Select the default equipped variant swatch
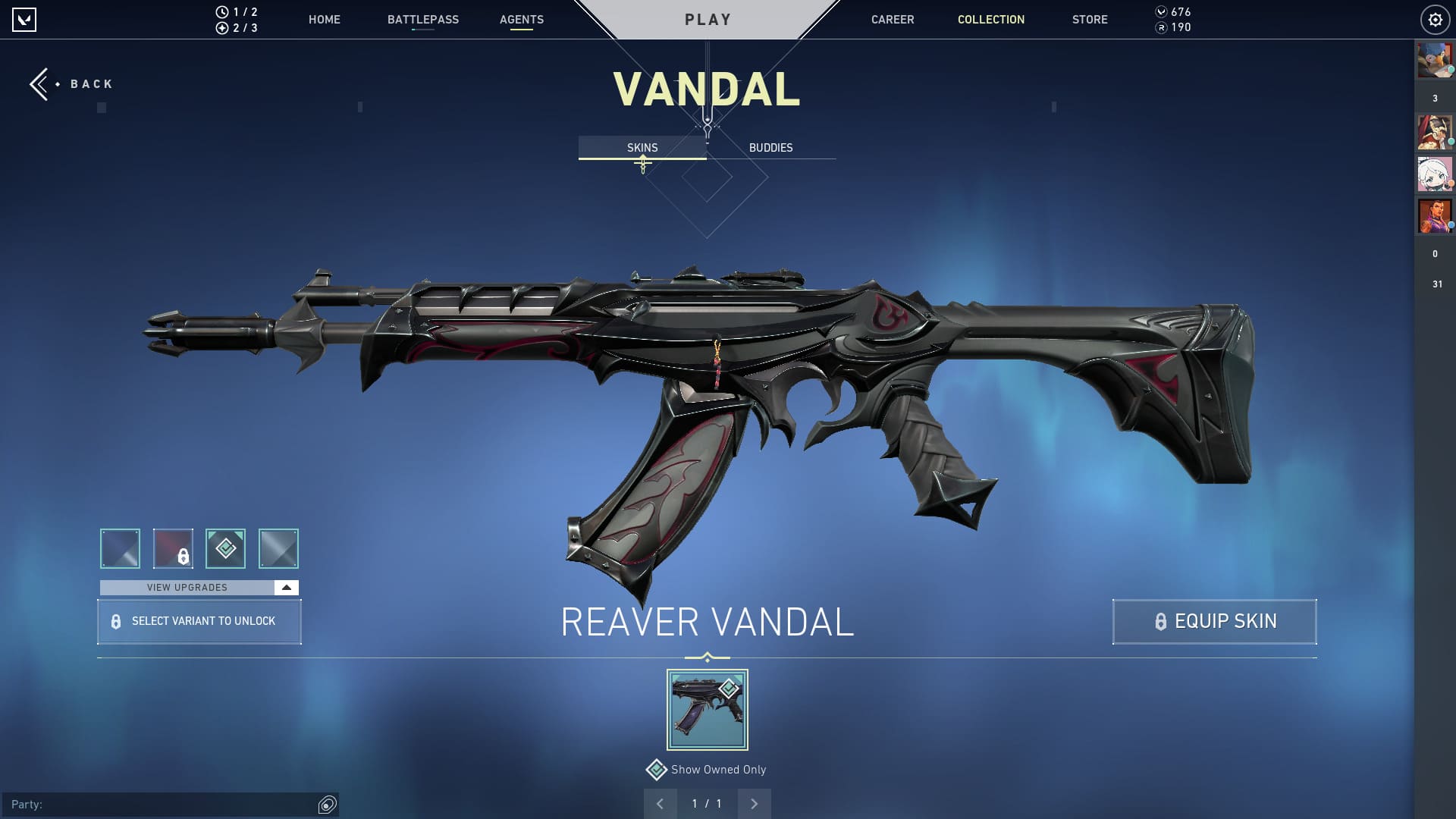Screen dimensions: 1456x819 tap(226, 548)
